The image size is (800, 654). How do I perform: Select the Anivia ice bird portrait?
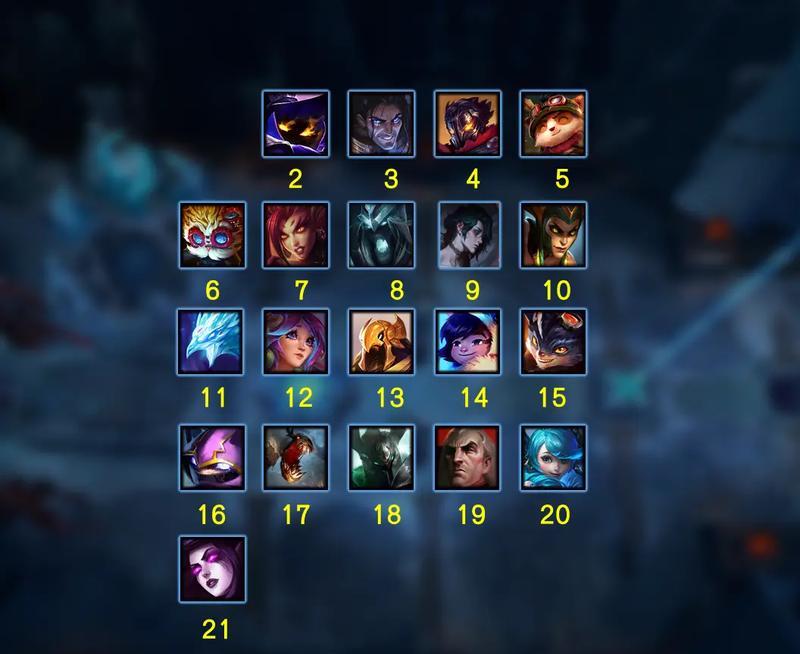tap(212, 342)
